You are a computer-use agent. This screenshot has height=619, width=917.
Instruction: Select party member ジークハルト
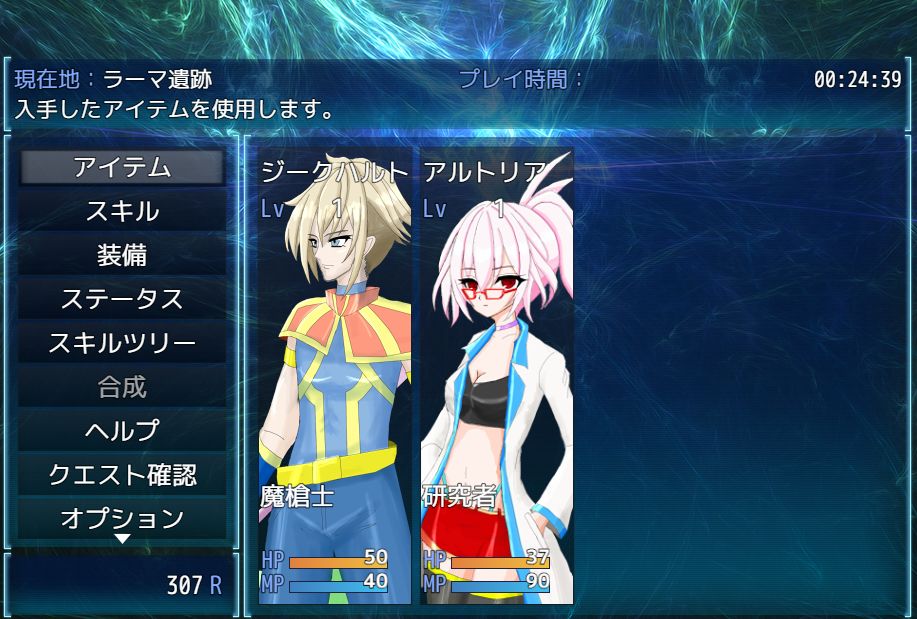pos(334,378)
